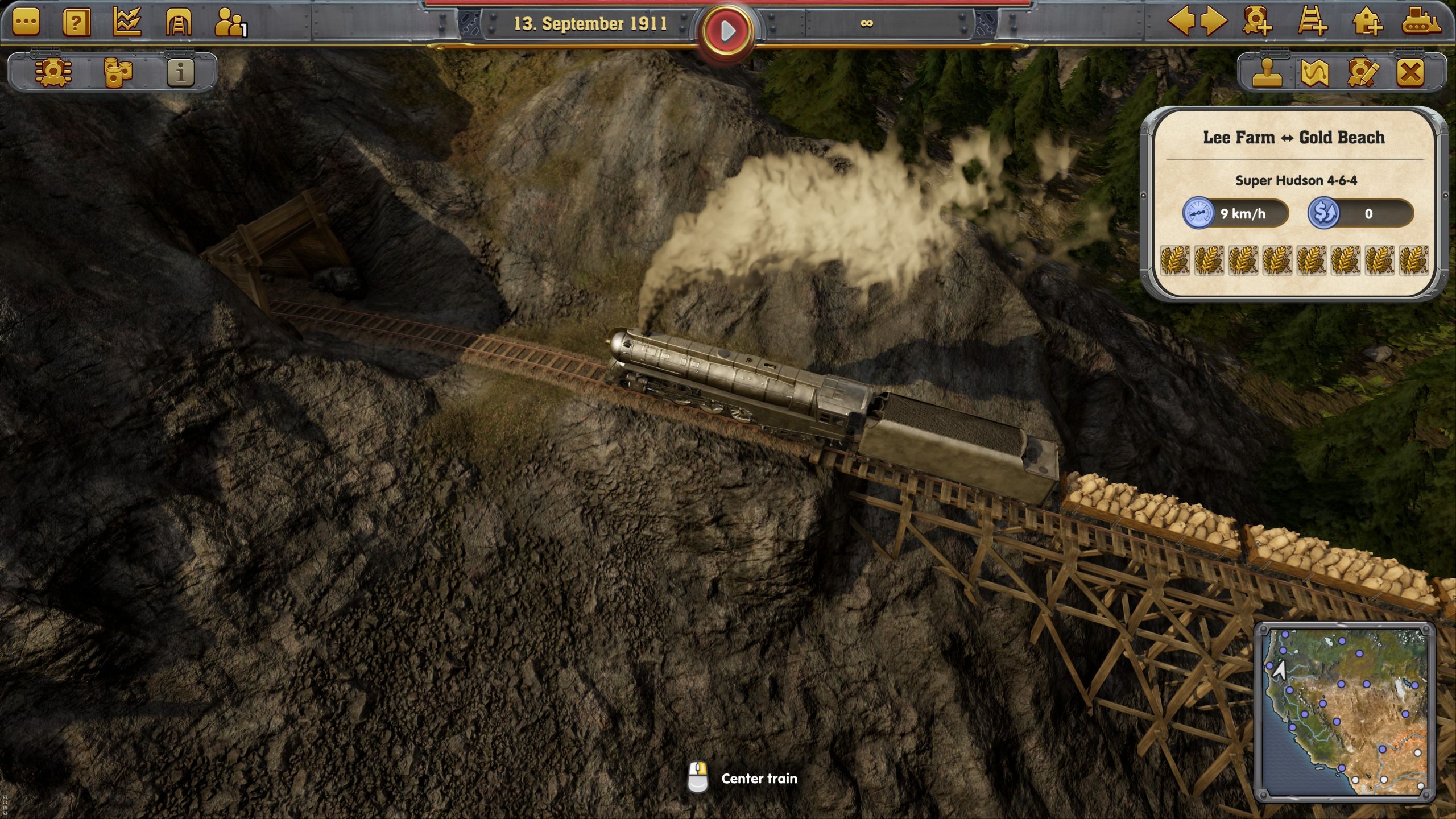Open the locomotive list in the left panel
1456x819 pixels.
(x=53, y=73)
